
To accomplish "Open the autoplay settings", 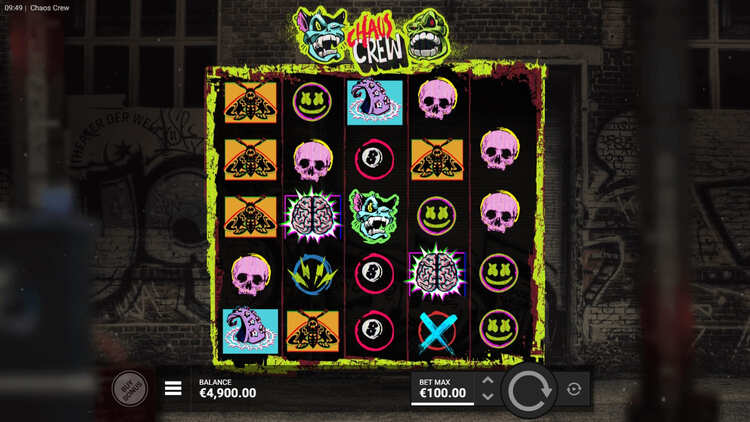I will pos(575,389).
